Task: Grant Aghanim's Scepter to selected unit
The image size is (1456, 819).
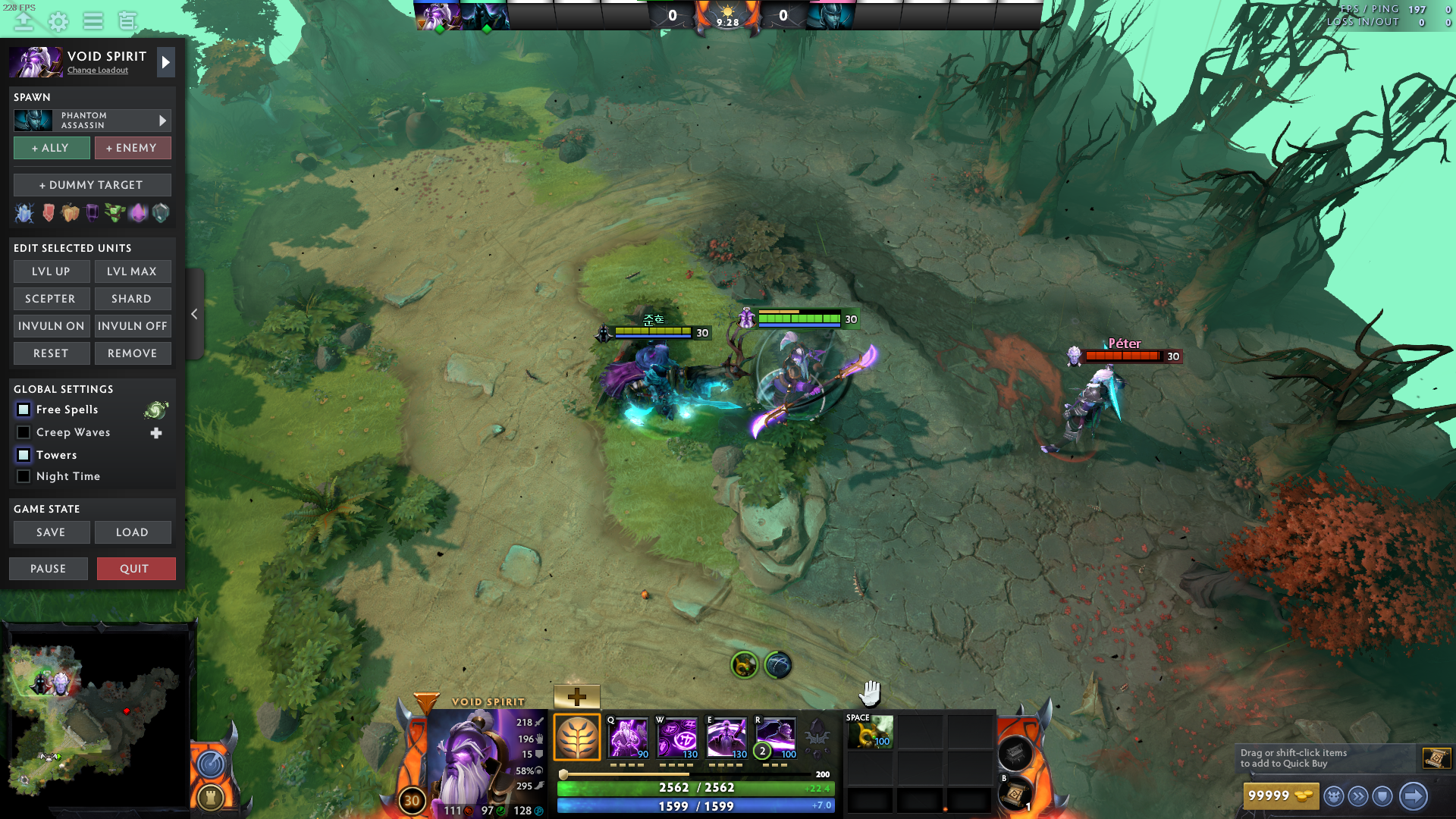Action: coord(51,299)
